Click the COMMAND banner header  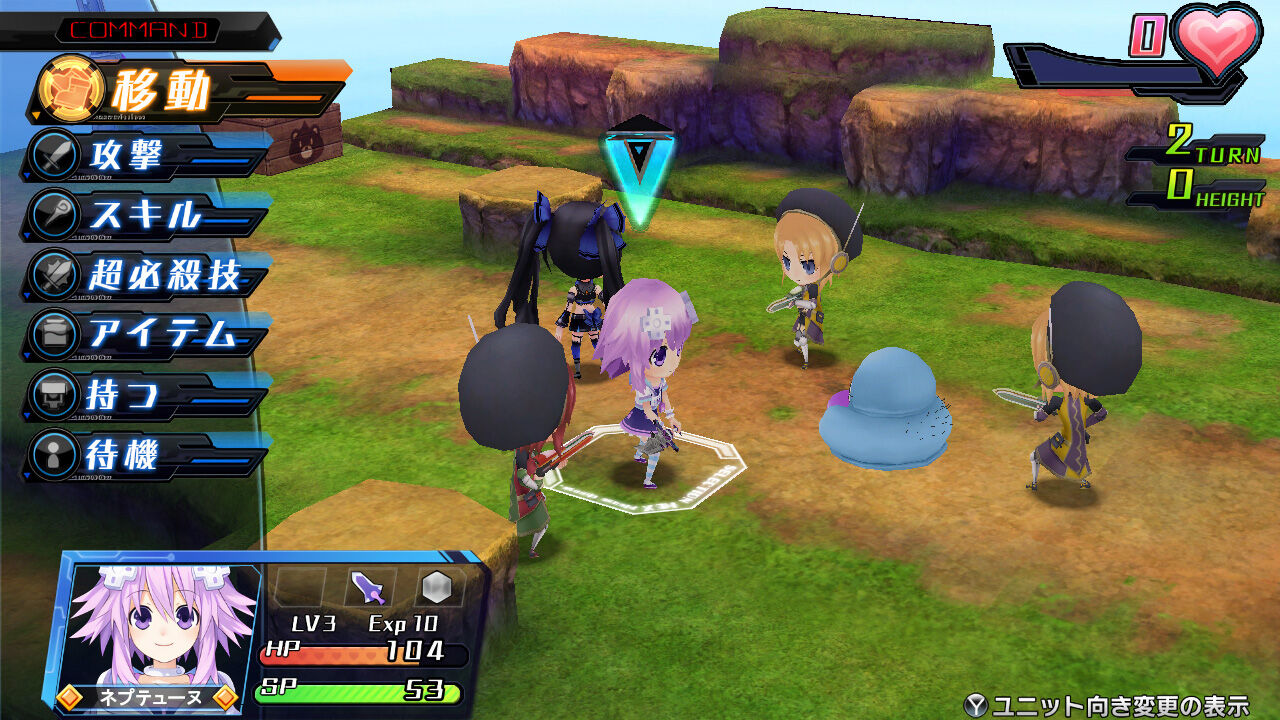click(x=140, y=28)
